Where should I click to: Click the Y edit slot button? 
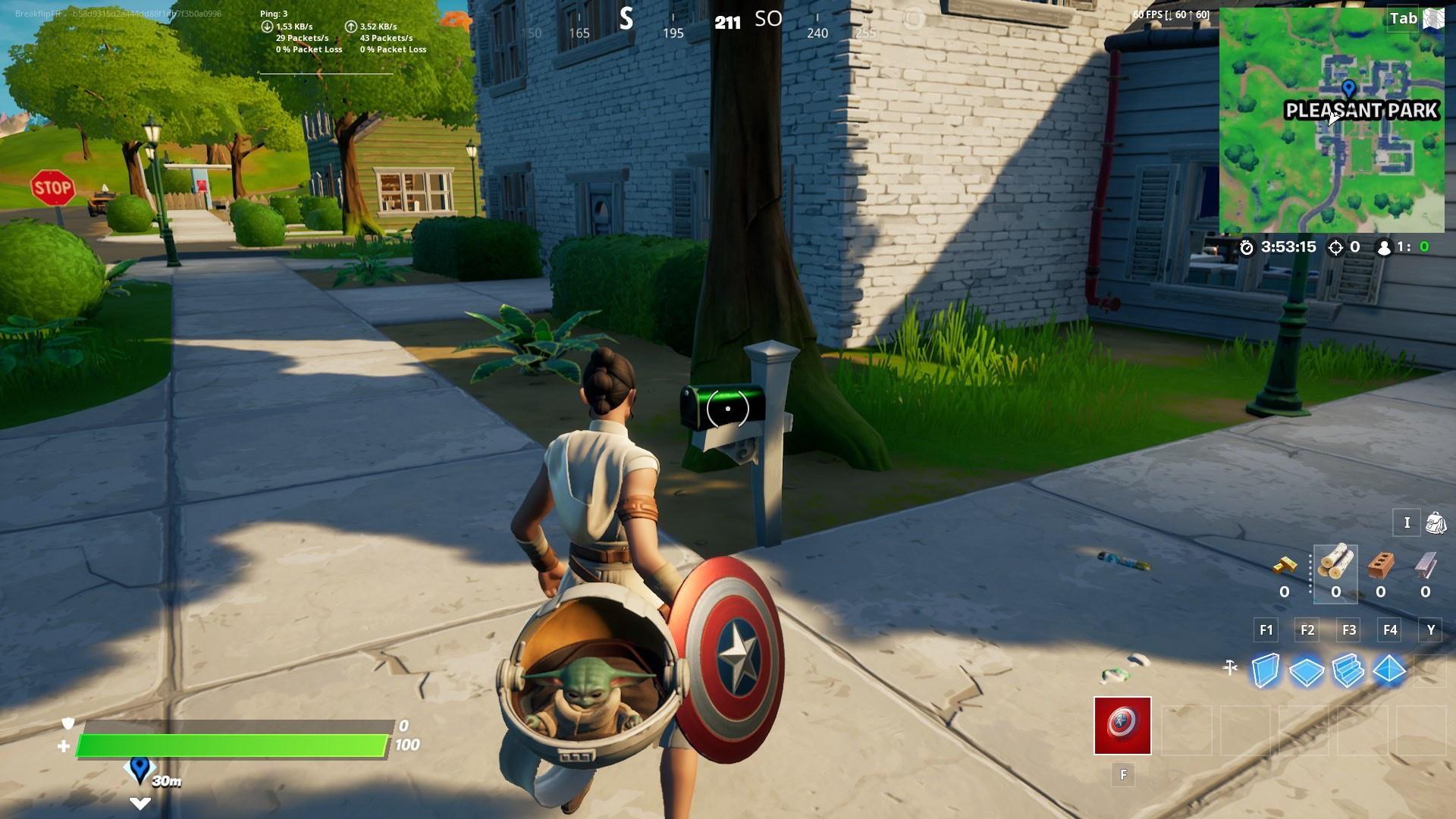click(x=1431, y=629)
